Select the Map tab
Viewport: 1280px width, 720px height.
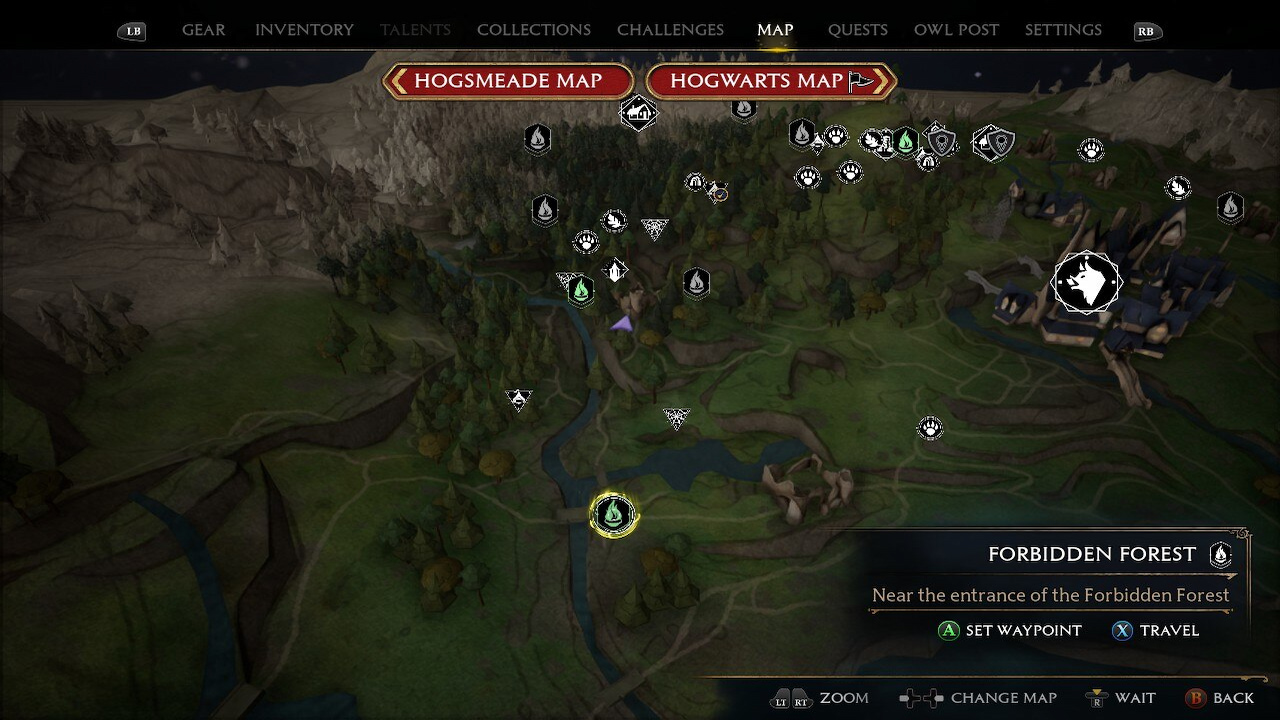coord(775,30)
